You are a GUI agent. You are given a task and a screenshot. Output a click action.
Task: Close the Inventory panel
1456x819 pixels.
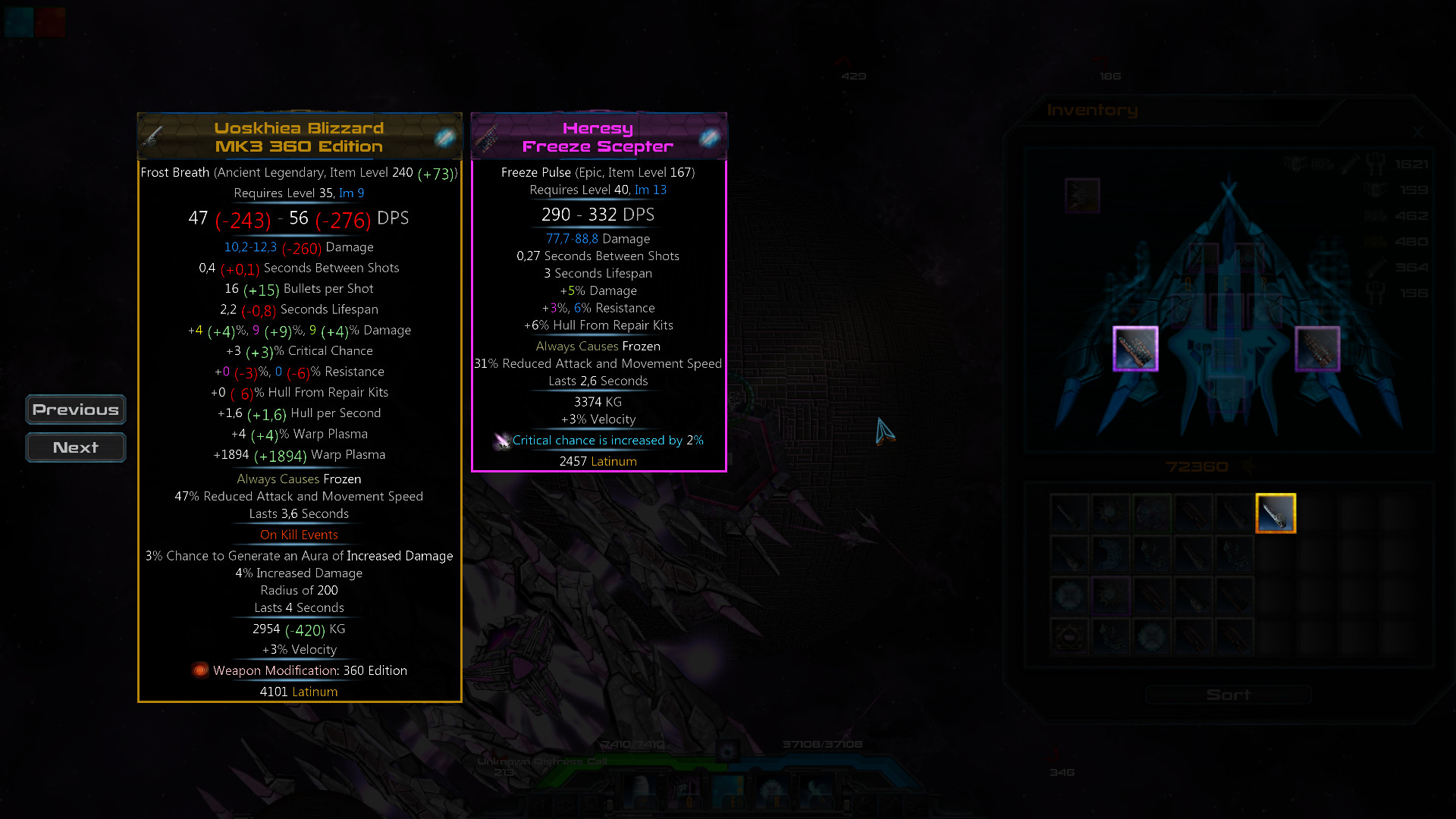coord(1417,132)
